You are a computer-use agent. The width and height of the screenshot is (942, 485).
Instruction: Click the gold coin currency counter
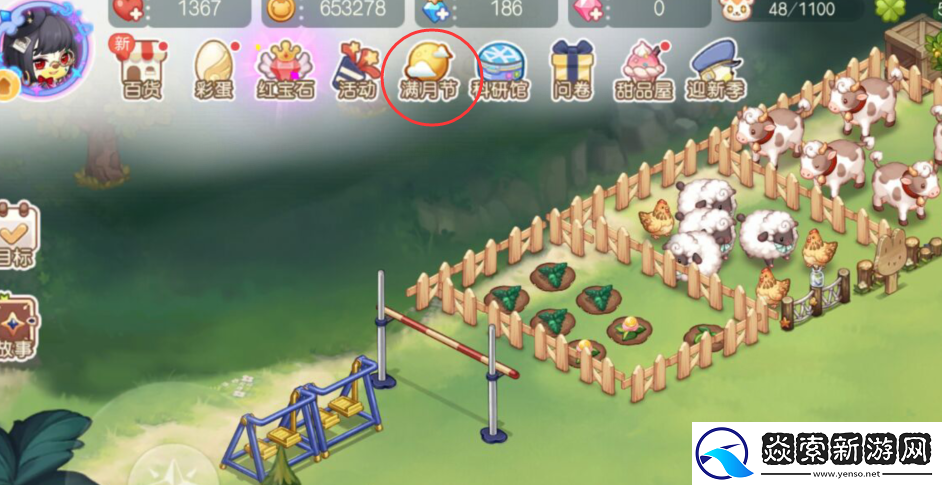point(327,9)
